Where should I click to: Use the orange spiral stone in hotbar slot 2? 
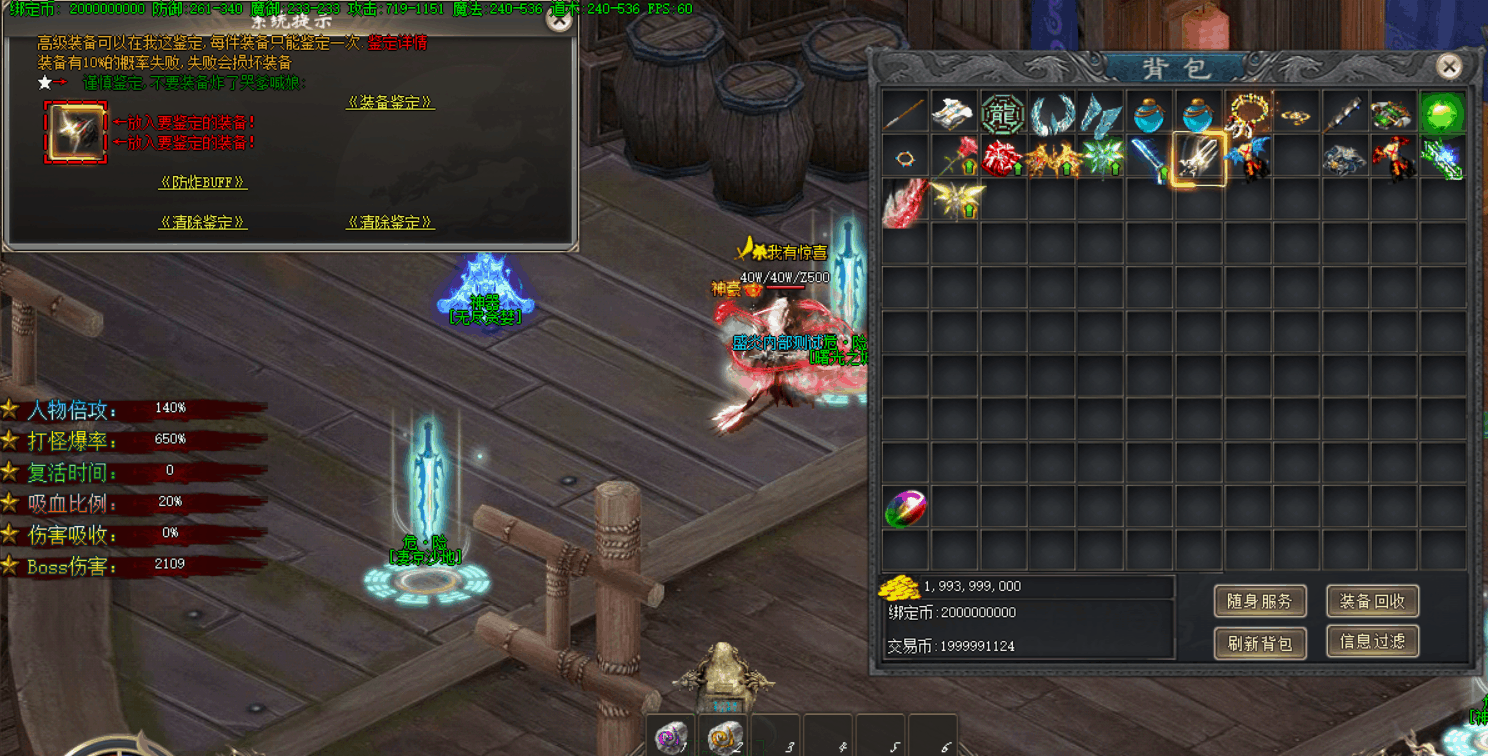coord(722,737)
